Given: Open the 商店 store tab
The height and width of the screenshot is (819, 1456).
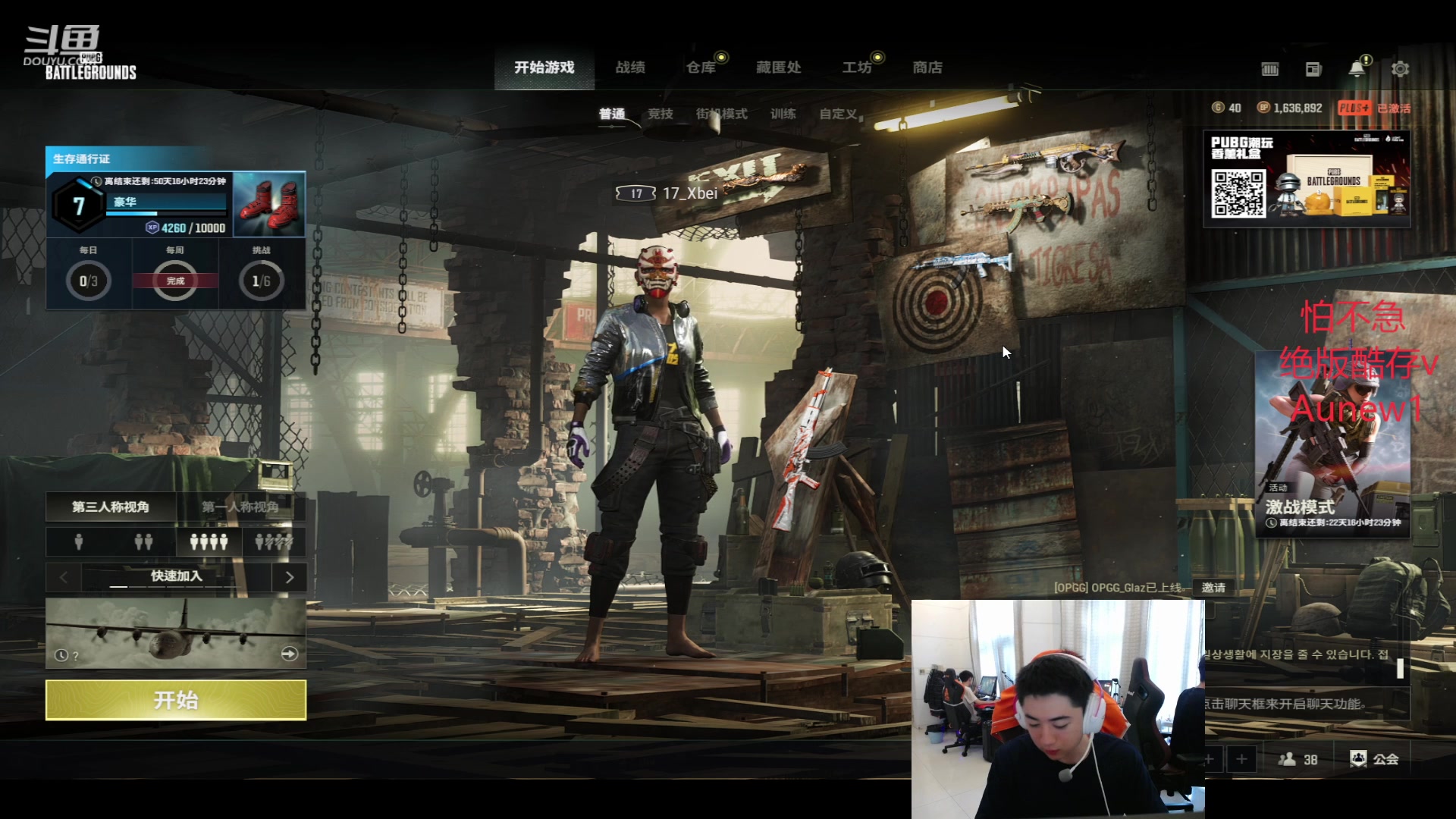Looking at the screenshot, I should 927,67.
